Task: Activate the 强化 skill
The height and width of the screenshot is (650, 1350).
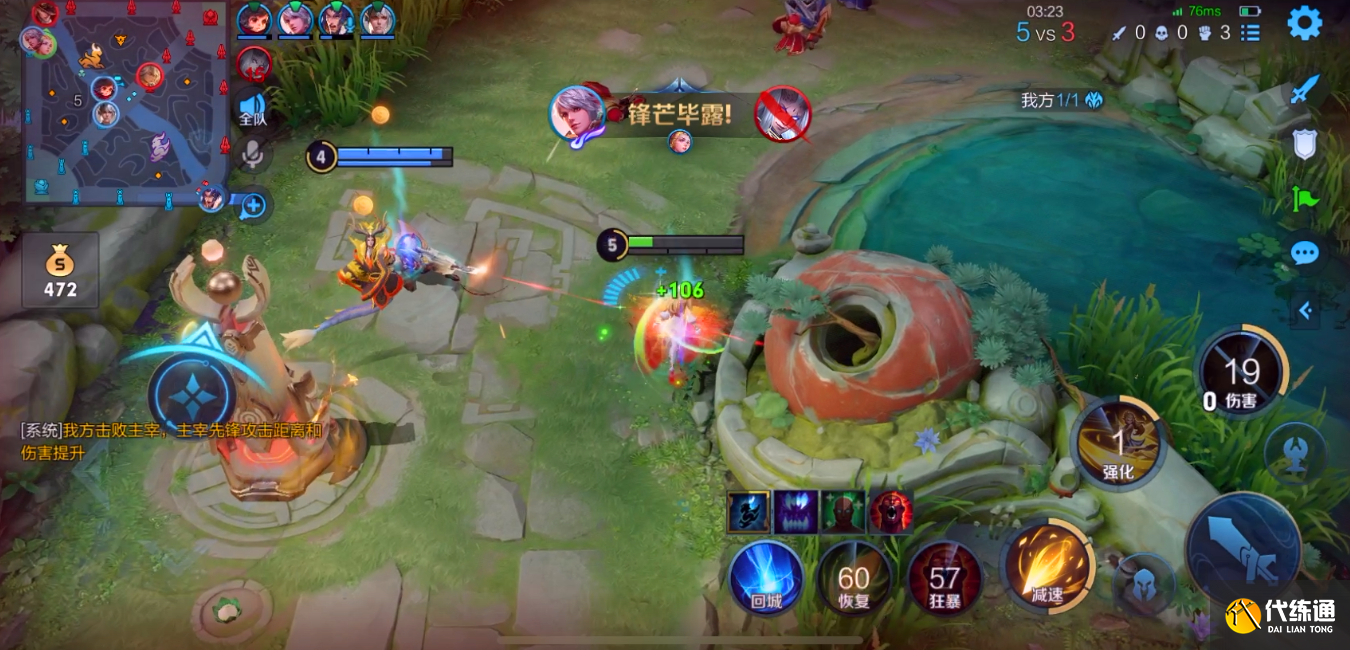Action: point(1118,444)
